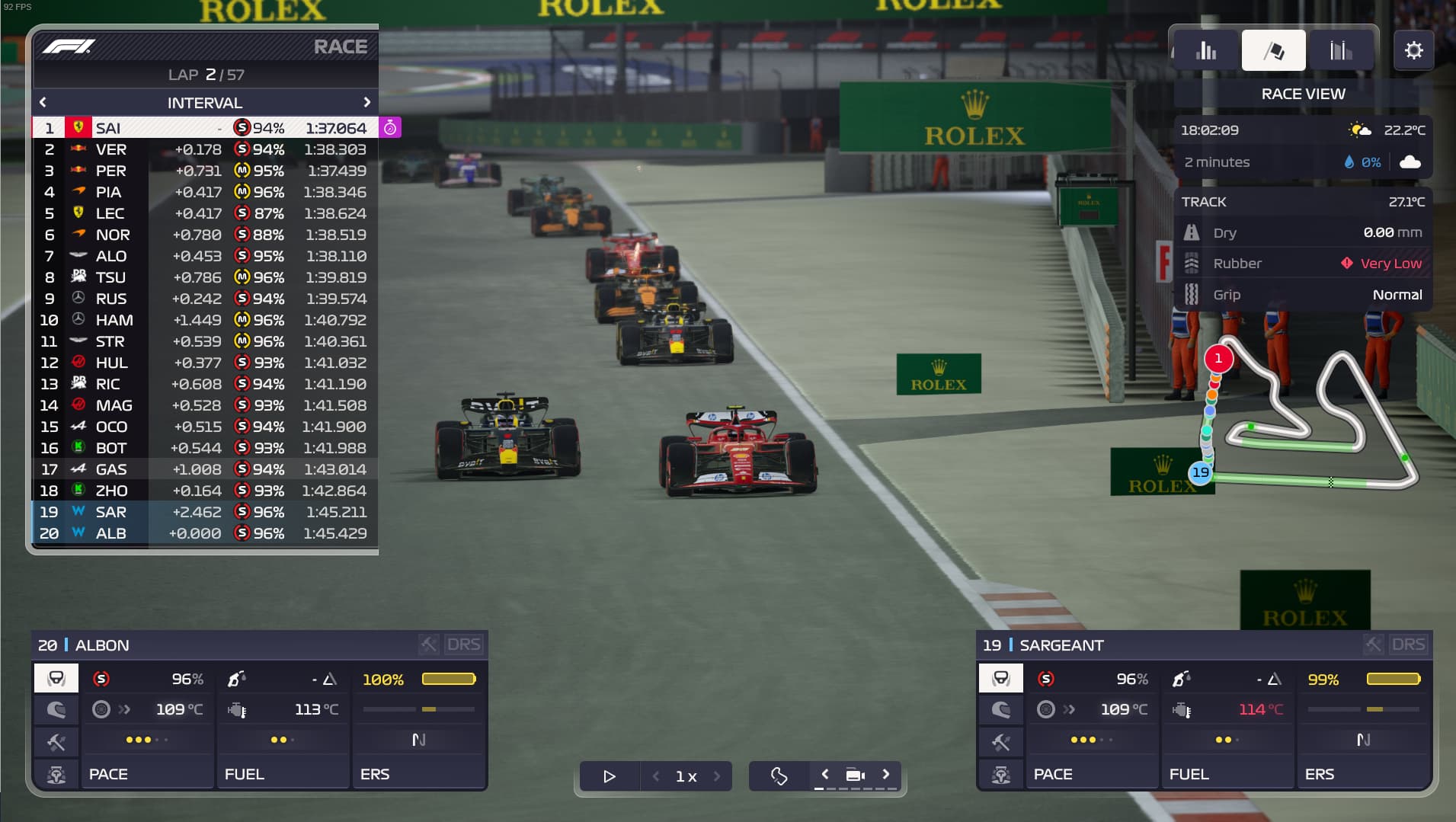Screen dimensions: 1456x822
Task: Switch to the previous camera view
Action: 824,775
